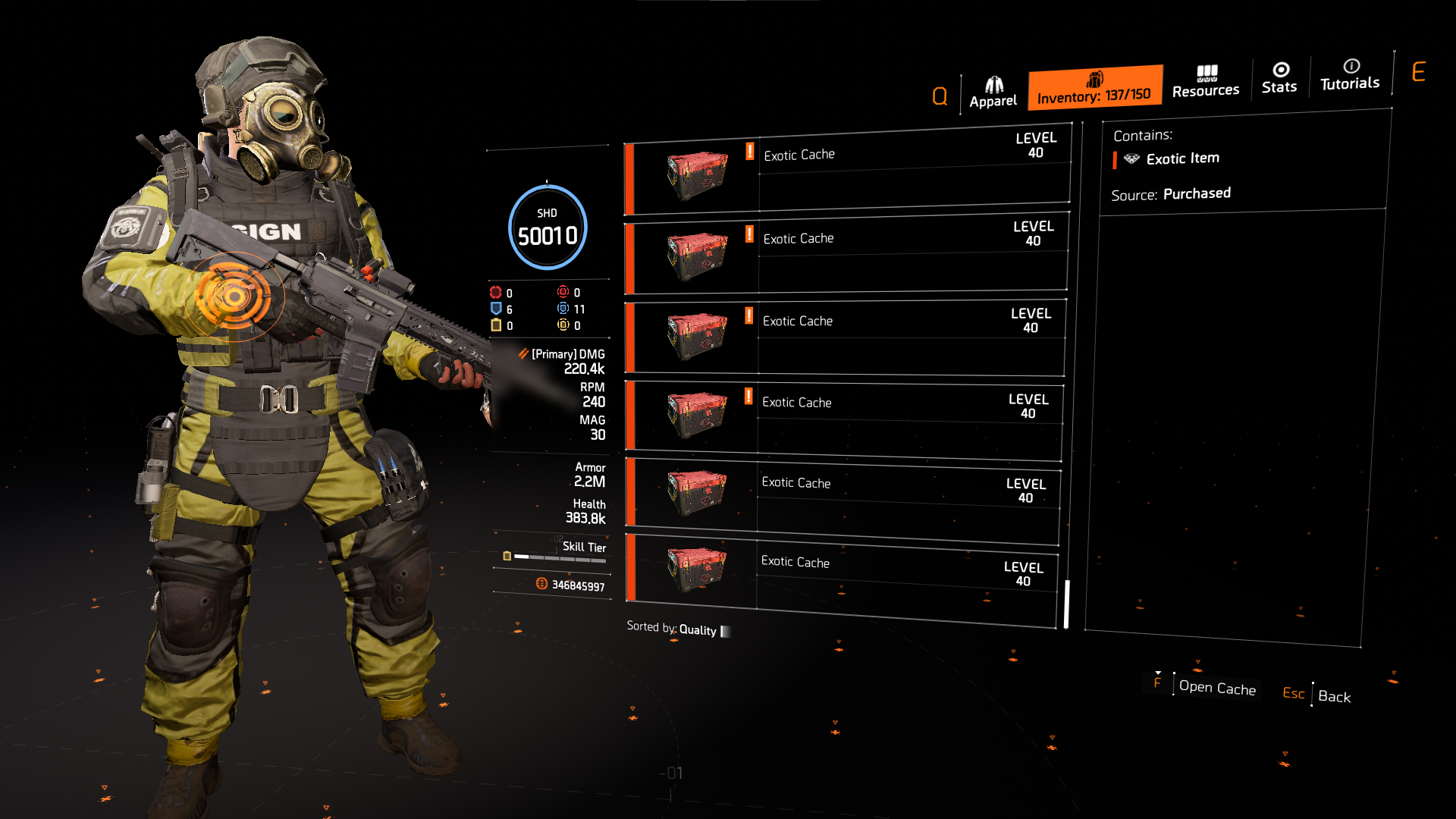This screenshot has width=1456, height=819.
Task: Click the Open Cache button
Action: pyautogui.click(x=1216, y=688)
